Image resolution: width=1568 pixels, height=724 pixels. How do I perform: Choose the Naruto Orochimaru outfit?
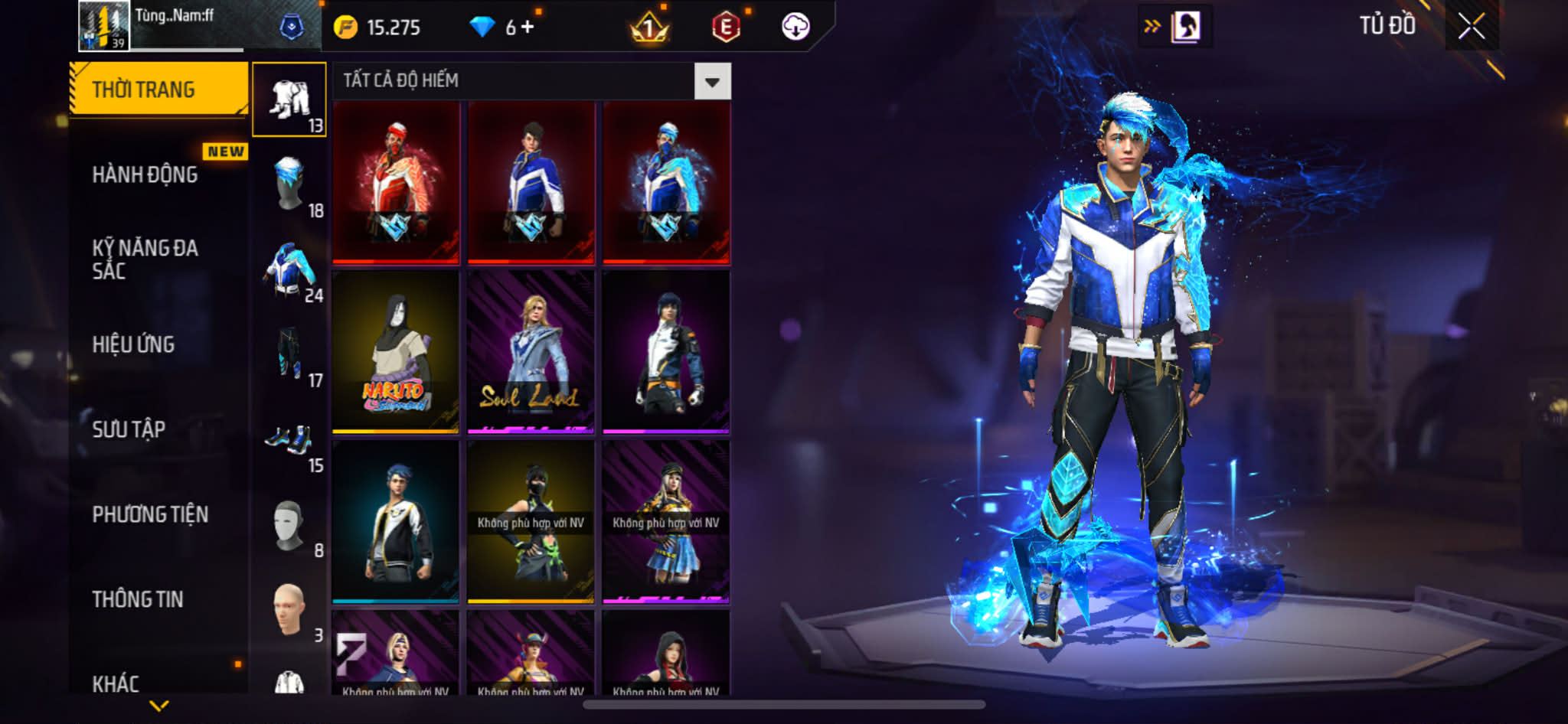[396, 352]
